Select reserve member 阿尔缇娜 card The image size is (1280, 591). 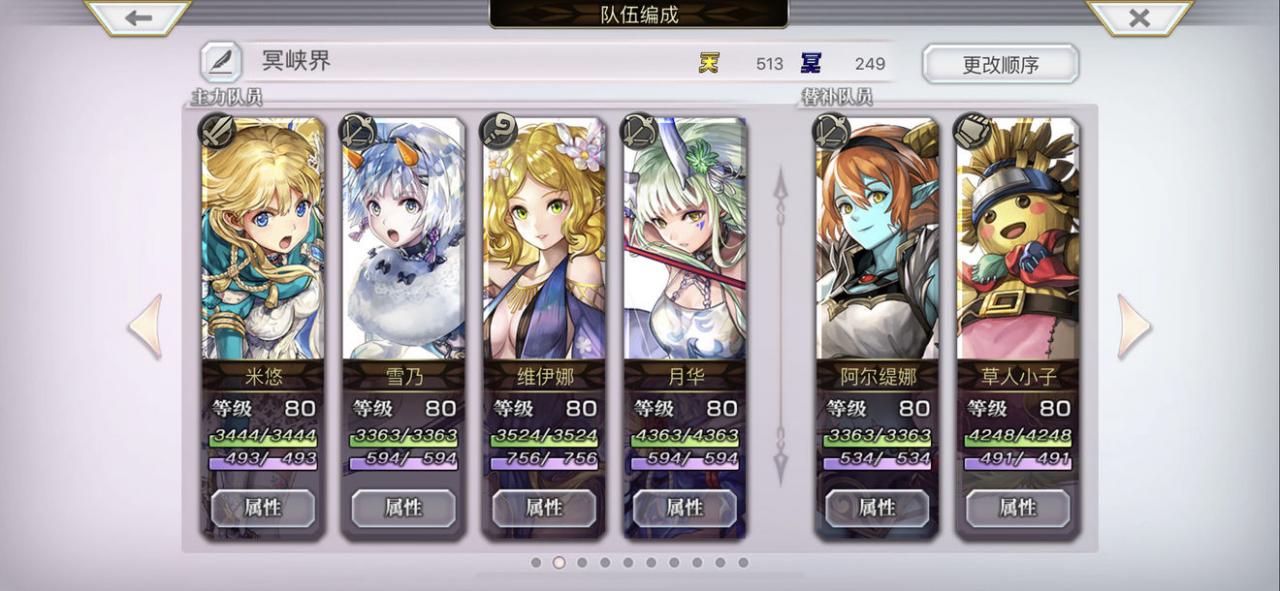point(877,240)
